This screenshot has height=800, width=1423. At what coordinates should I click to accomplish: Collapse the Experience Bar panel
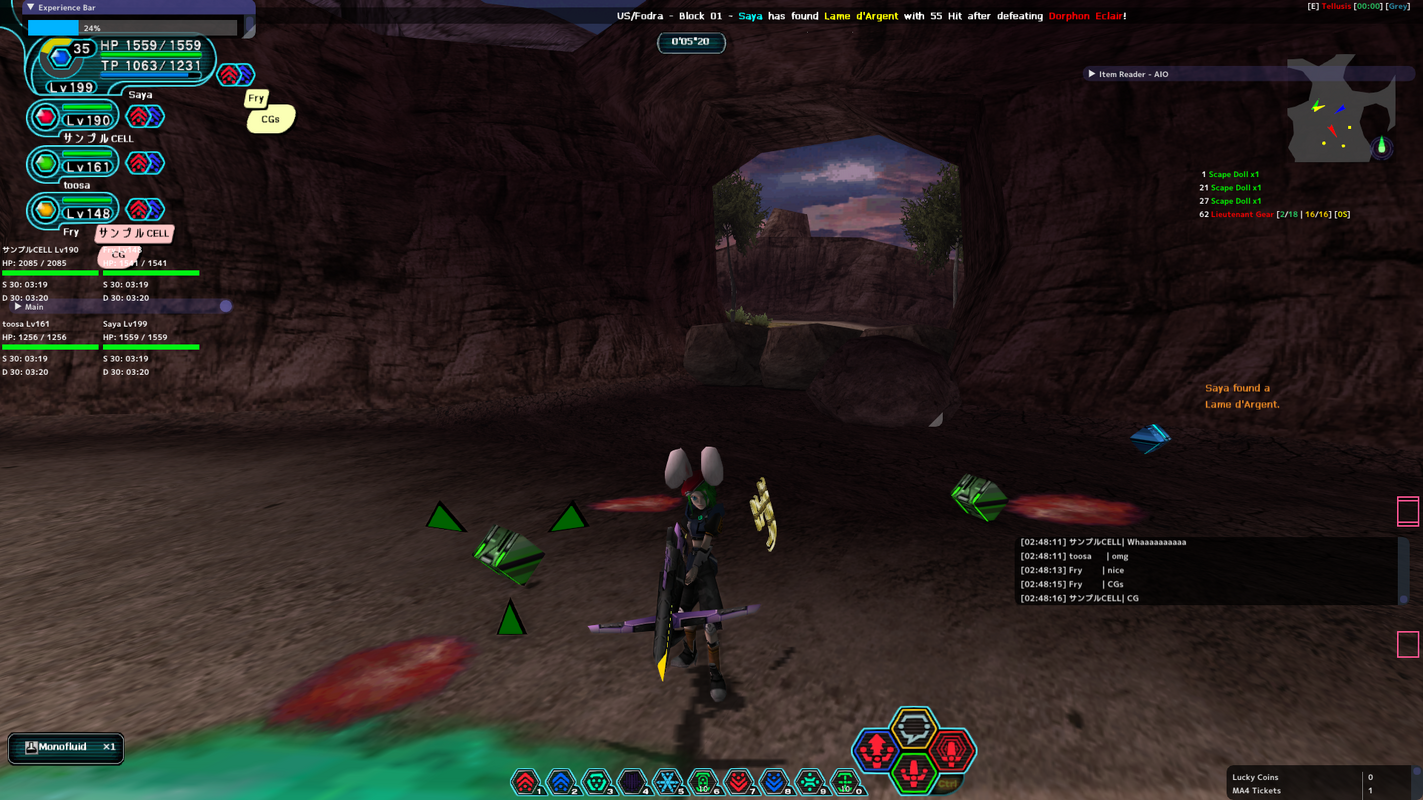pyautogui.click(x=31, y=7)
